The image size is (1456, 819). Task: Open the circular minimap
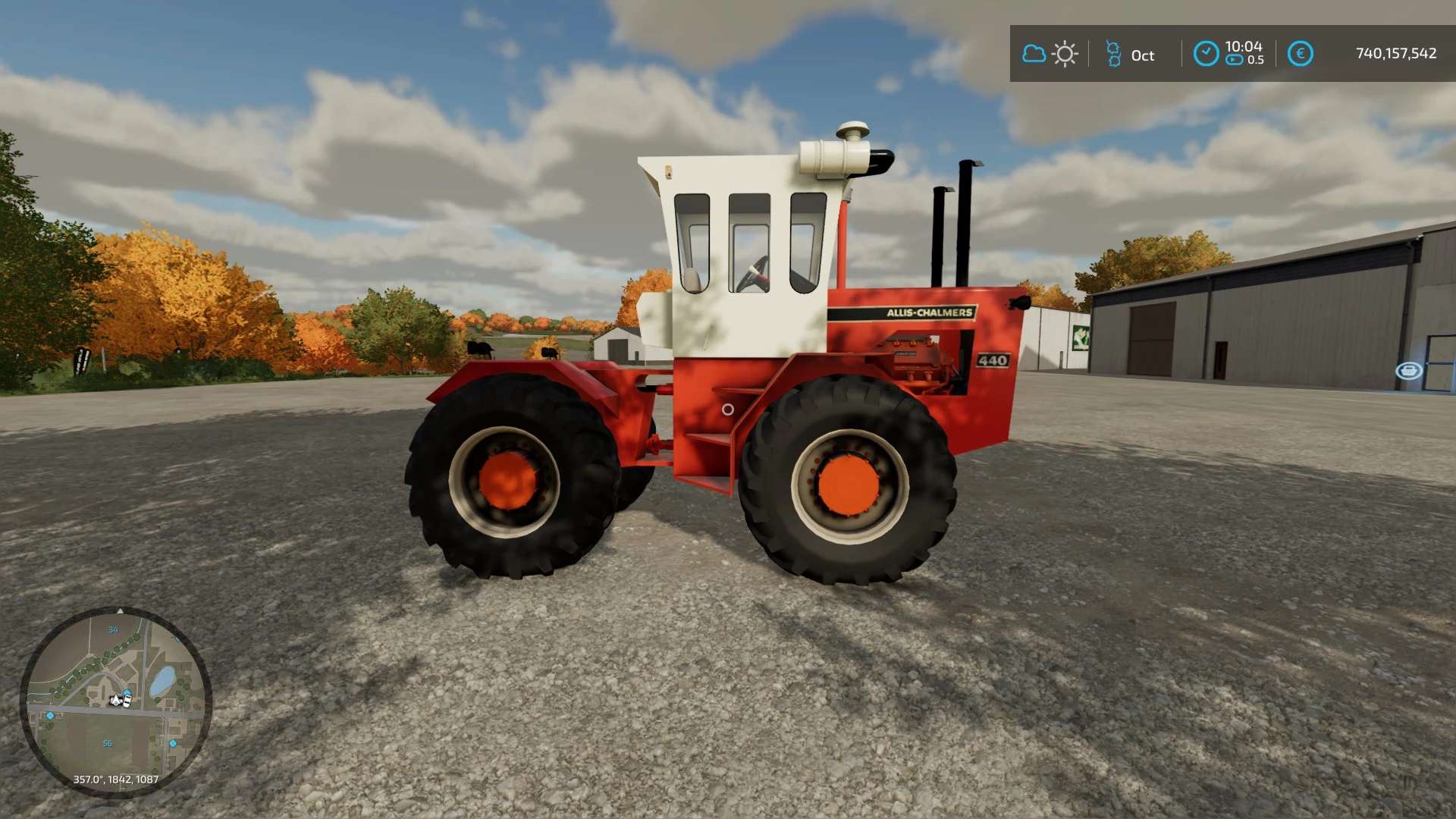tap(115, 701)
